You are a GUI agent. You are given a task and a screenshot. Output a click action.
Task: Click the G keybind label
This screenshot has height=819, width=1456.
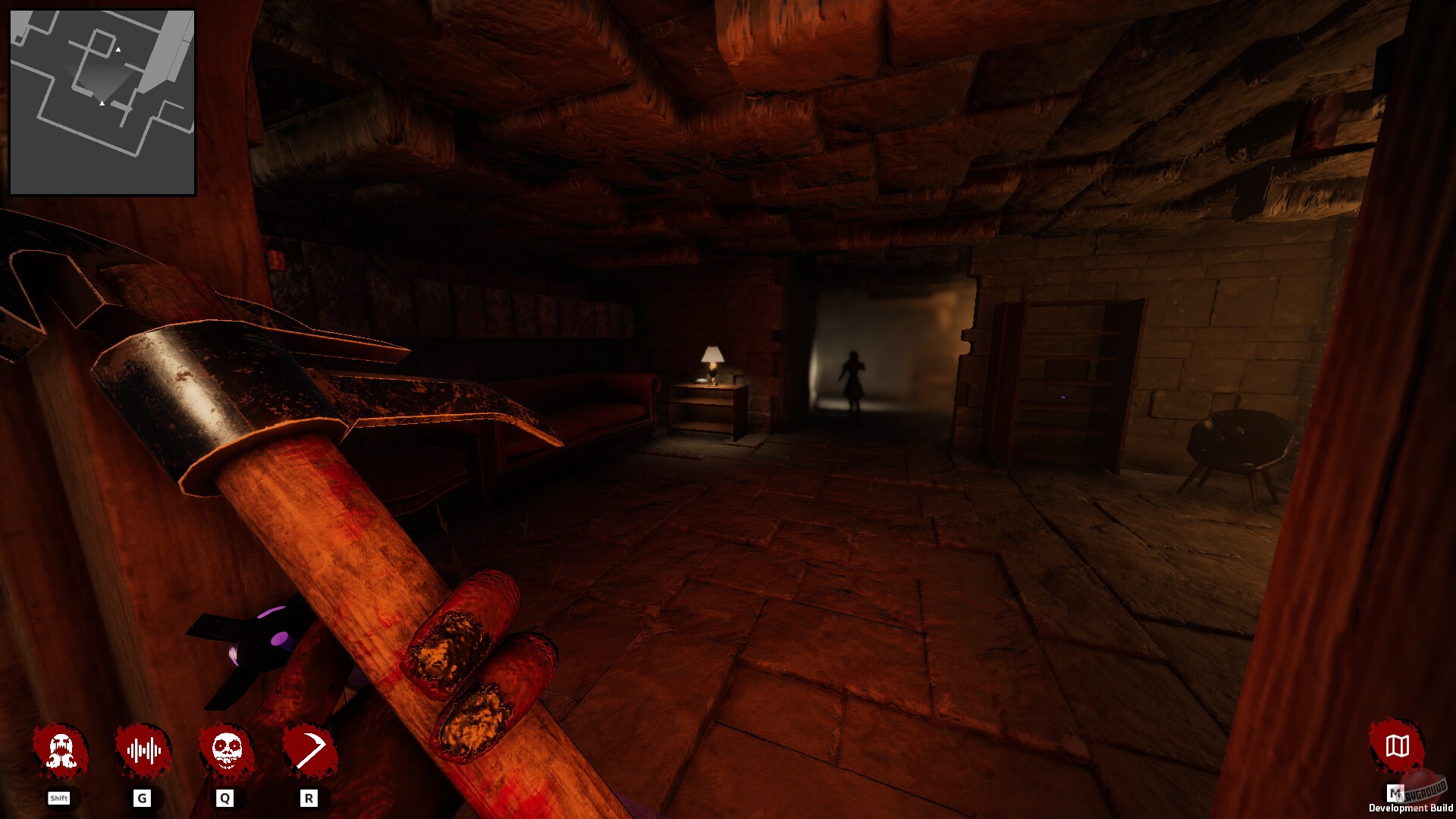(x=143, y=798)
